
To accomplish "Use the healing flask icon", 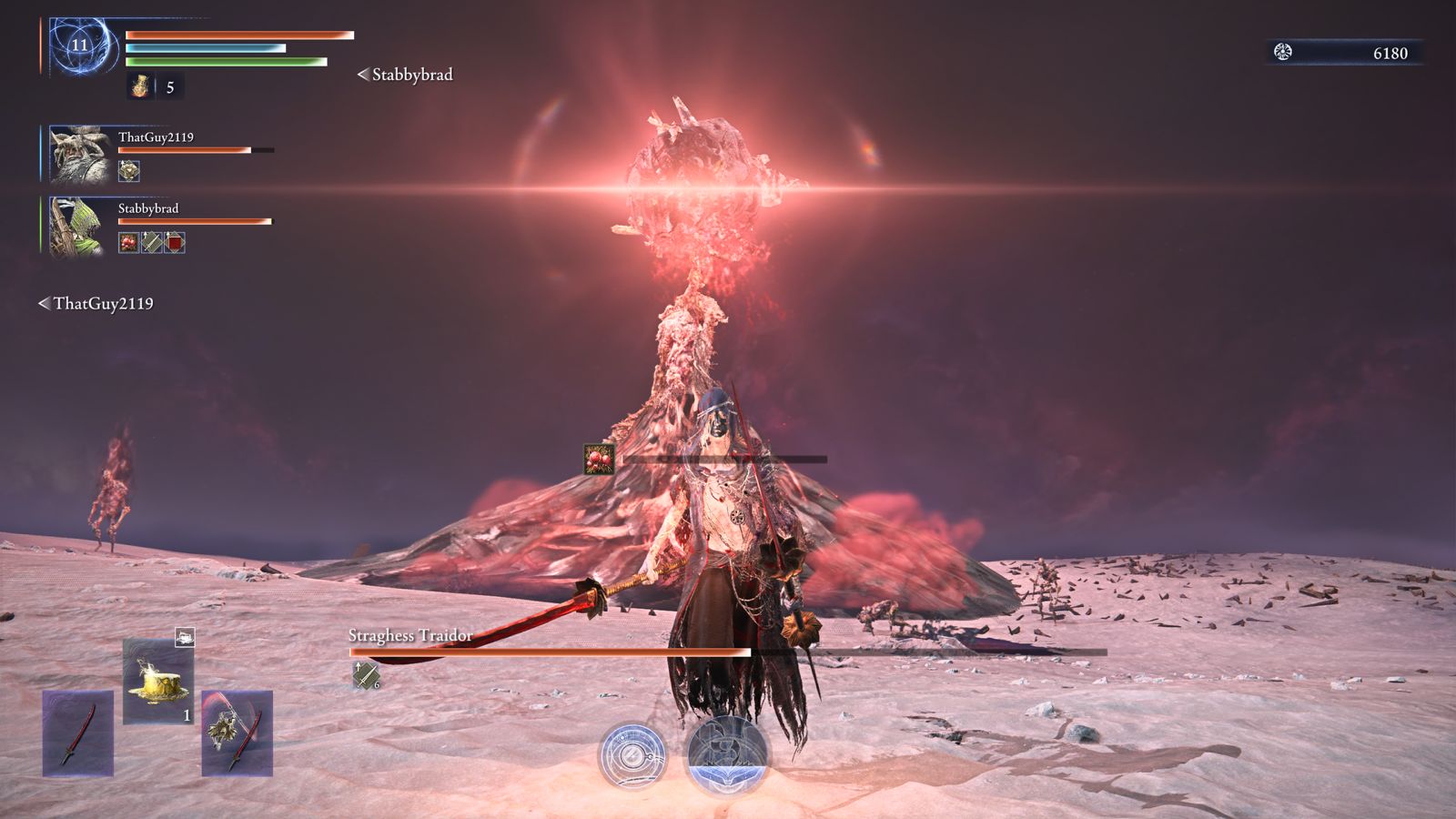I will point(141,86).
